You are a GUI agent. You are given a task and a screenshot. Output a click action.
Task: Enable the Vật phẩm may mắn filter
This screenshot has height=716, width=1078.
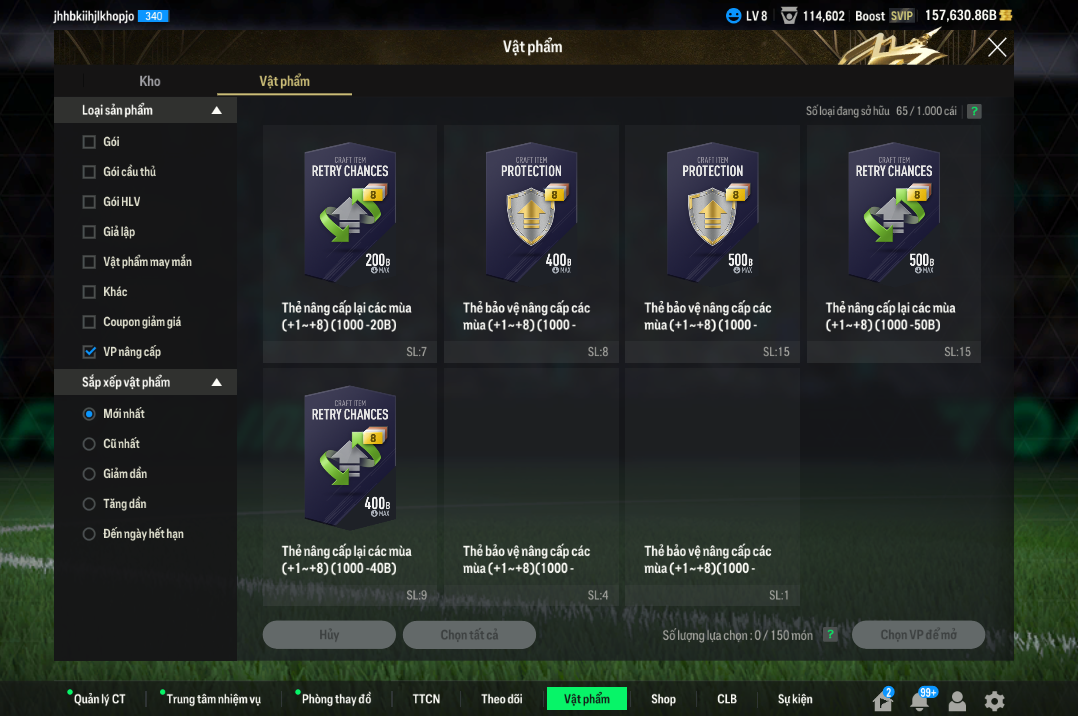(x=89, y=262)
